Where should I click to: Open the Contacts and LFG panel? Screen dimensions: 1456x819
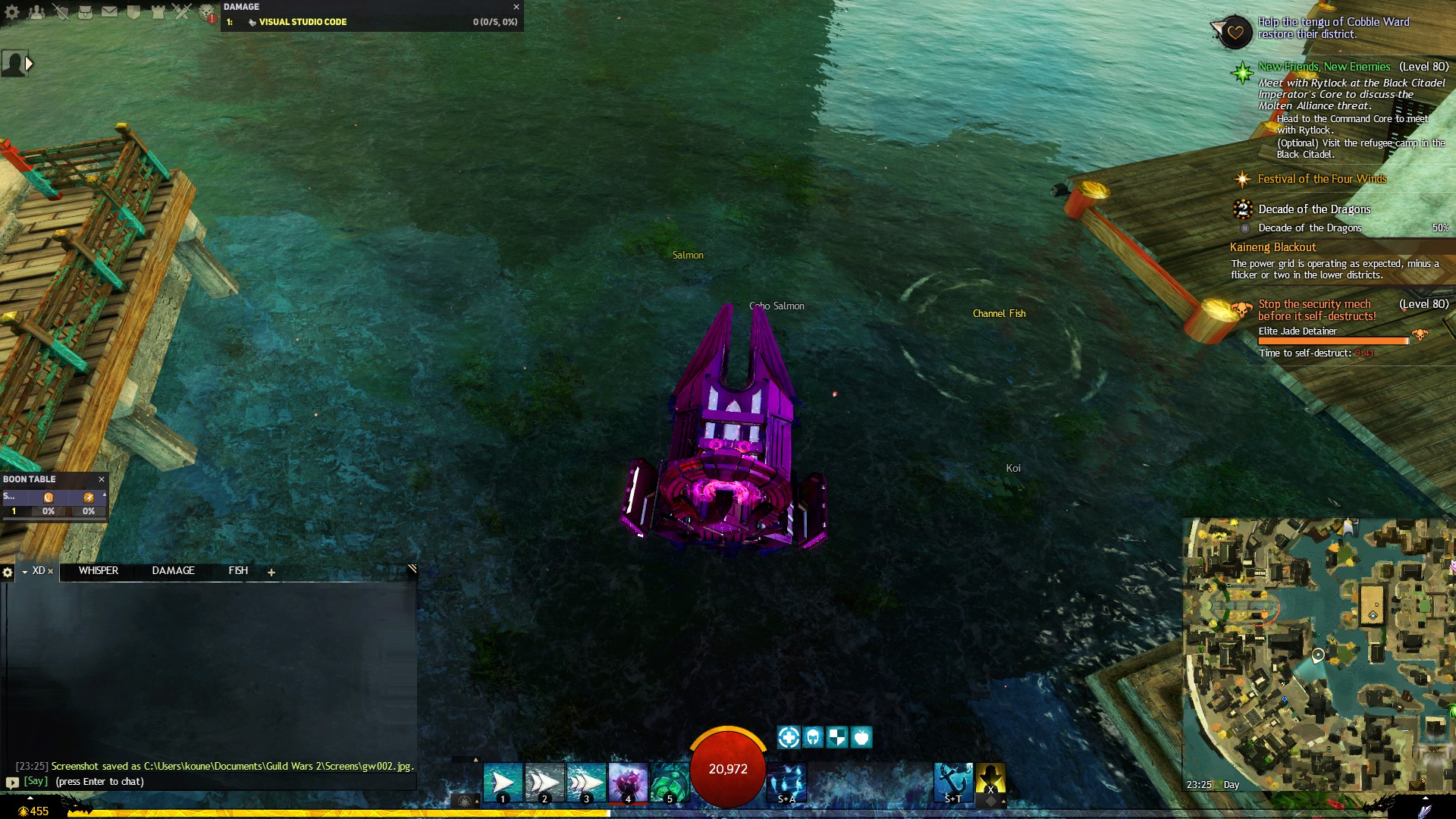[x=37, y=11]
